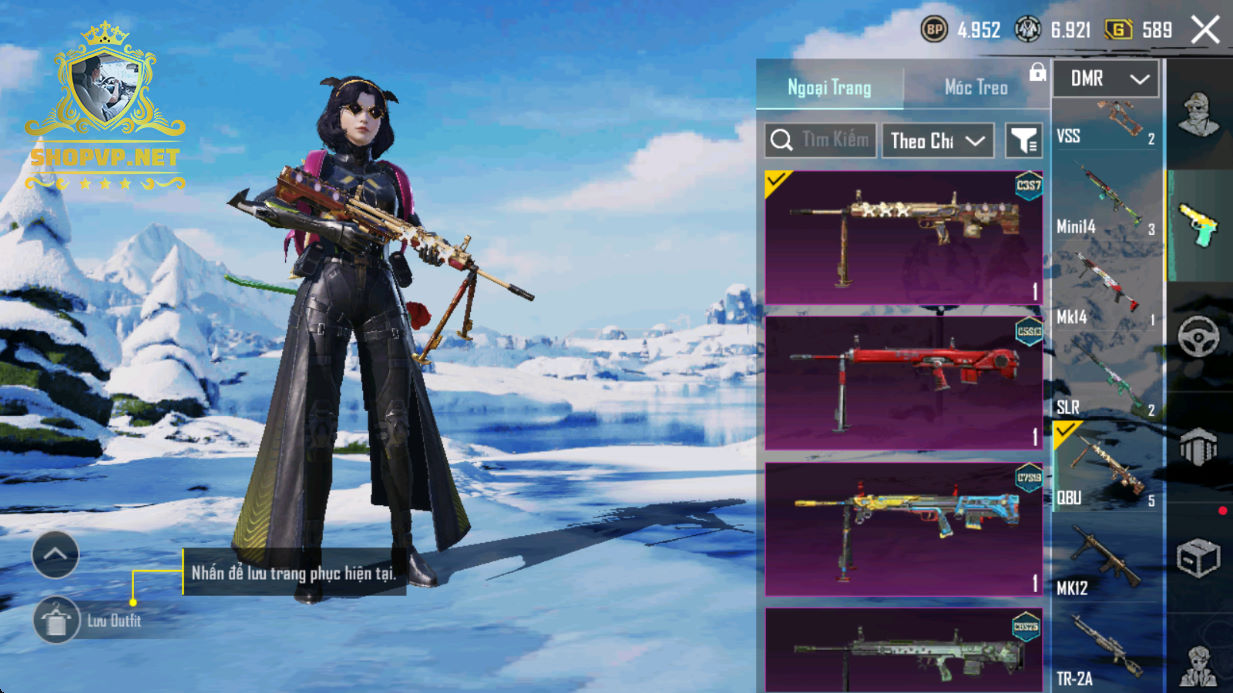Open the Móc Treo tab
Image resolution: width=1233 pixels, height=693 pixels.
pyautogui.click(x=976, y=88)
